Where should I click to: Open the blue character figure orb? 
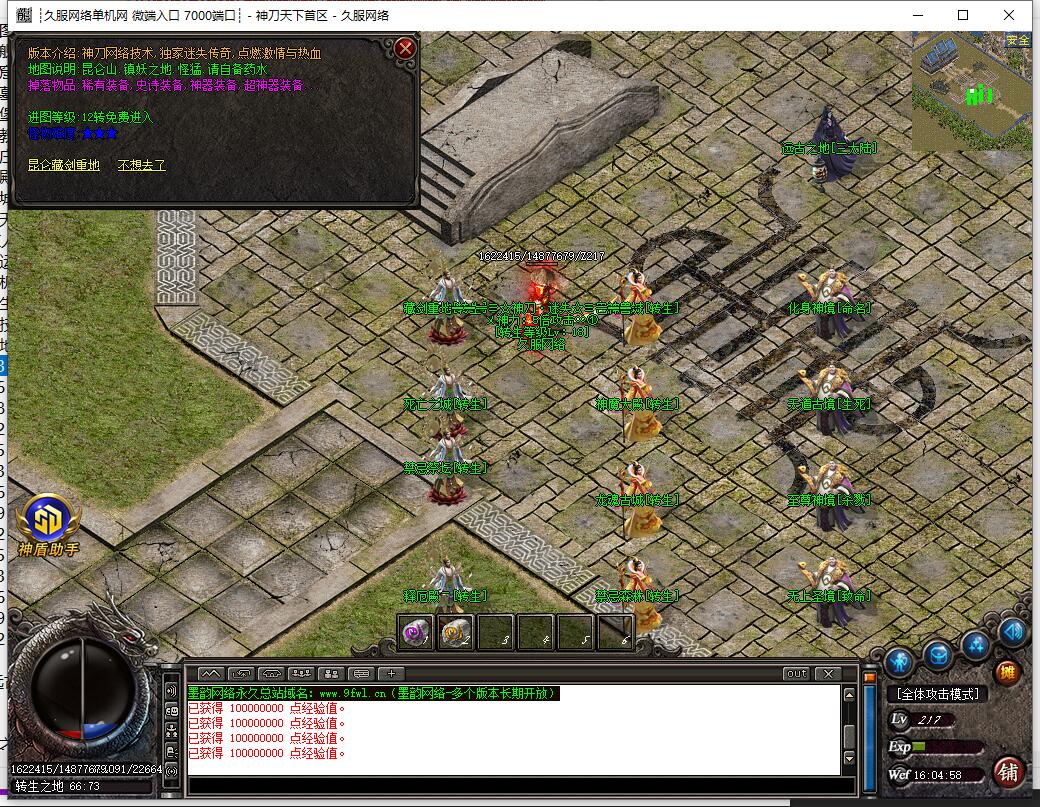click(899, 660)
